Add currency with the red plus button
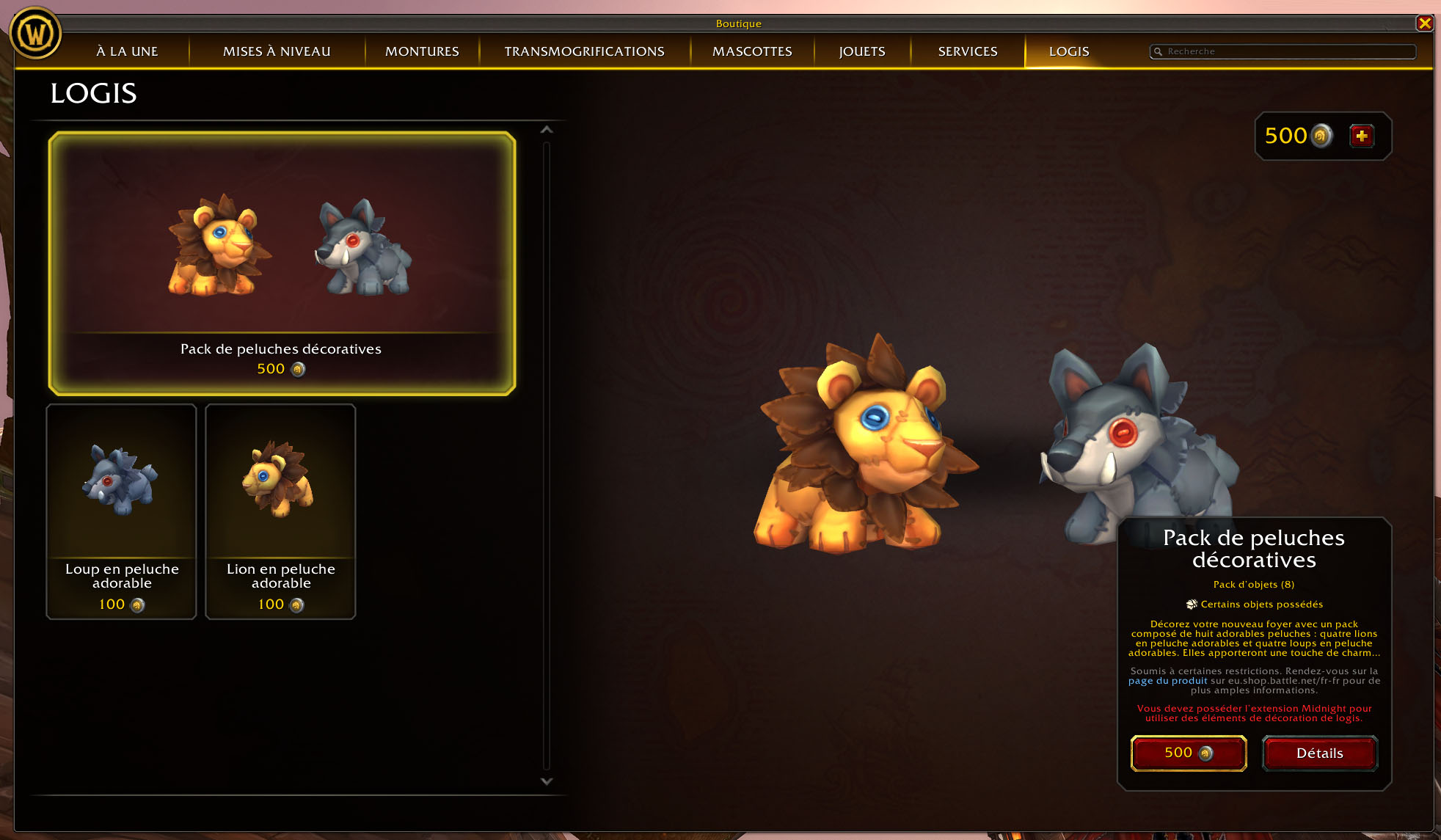Screen dimensions: 1441x840 (x=1362, y=136)
